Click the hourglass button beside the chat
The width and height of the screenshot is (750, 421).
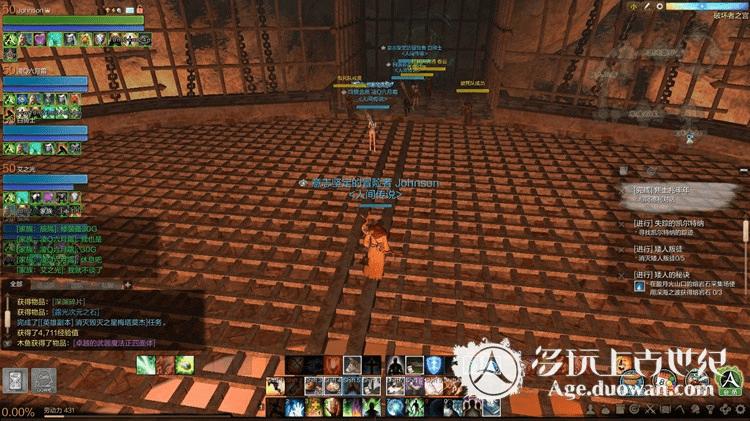[x=15, y=381]
